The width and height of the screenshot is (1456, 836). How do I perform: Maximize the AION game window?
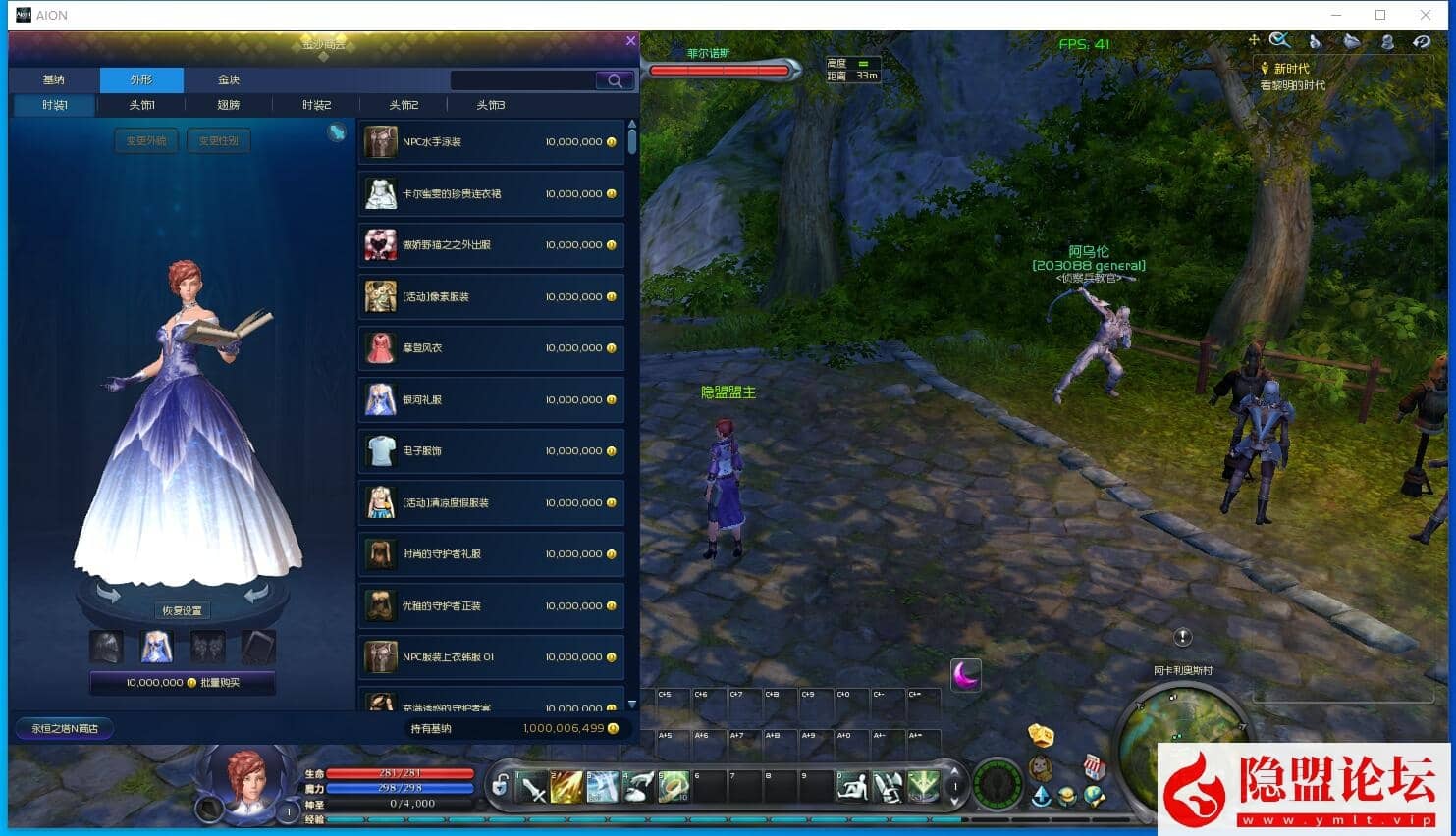(x=1380, y=15)
